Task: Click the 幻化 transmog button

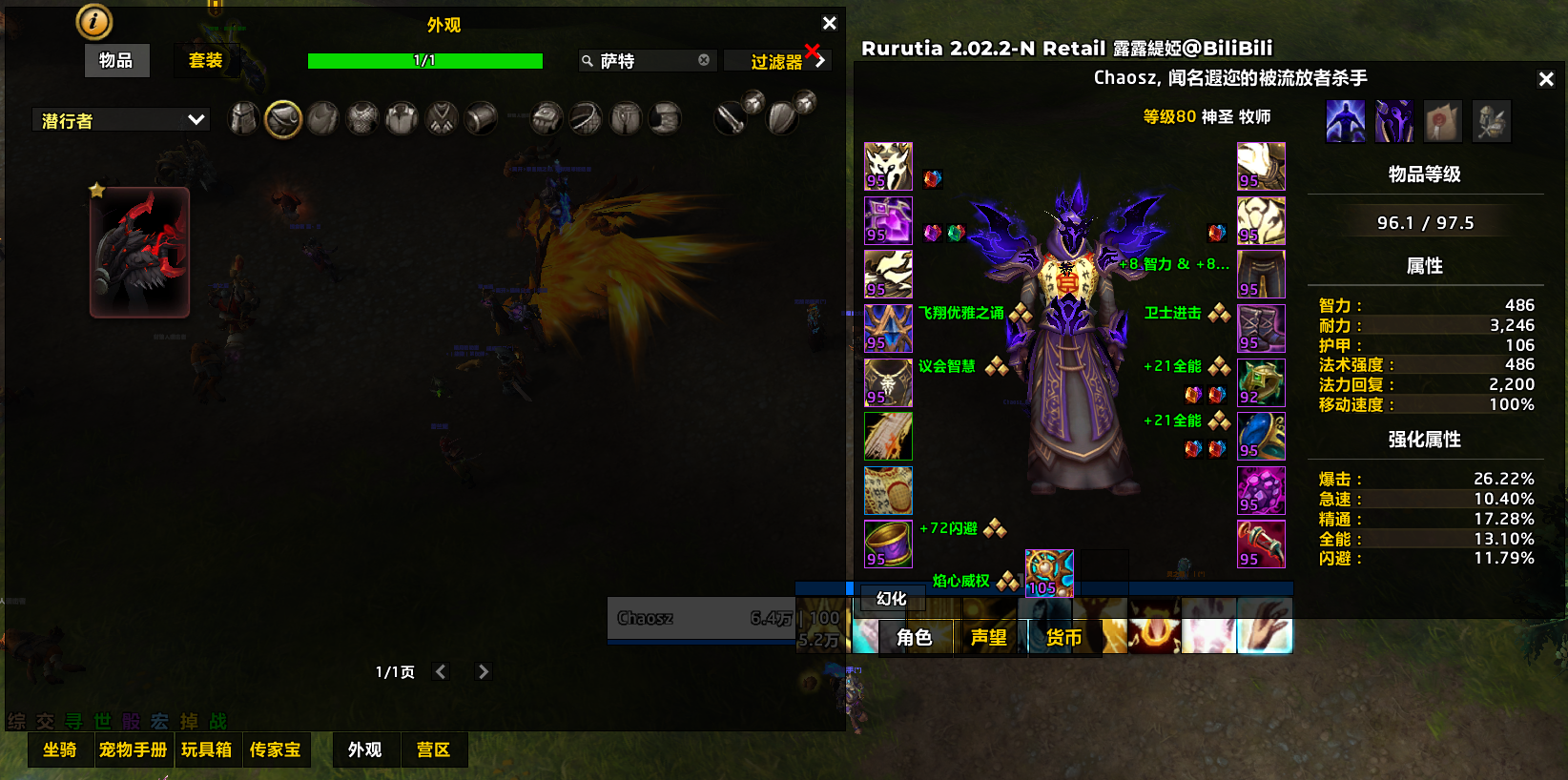Action: [x=892, y=599]
